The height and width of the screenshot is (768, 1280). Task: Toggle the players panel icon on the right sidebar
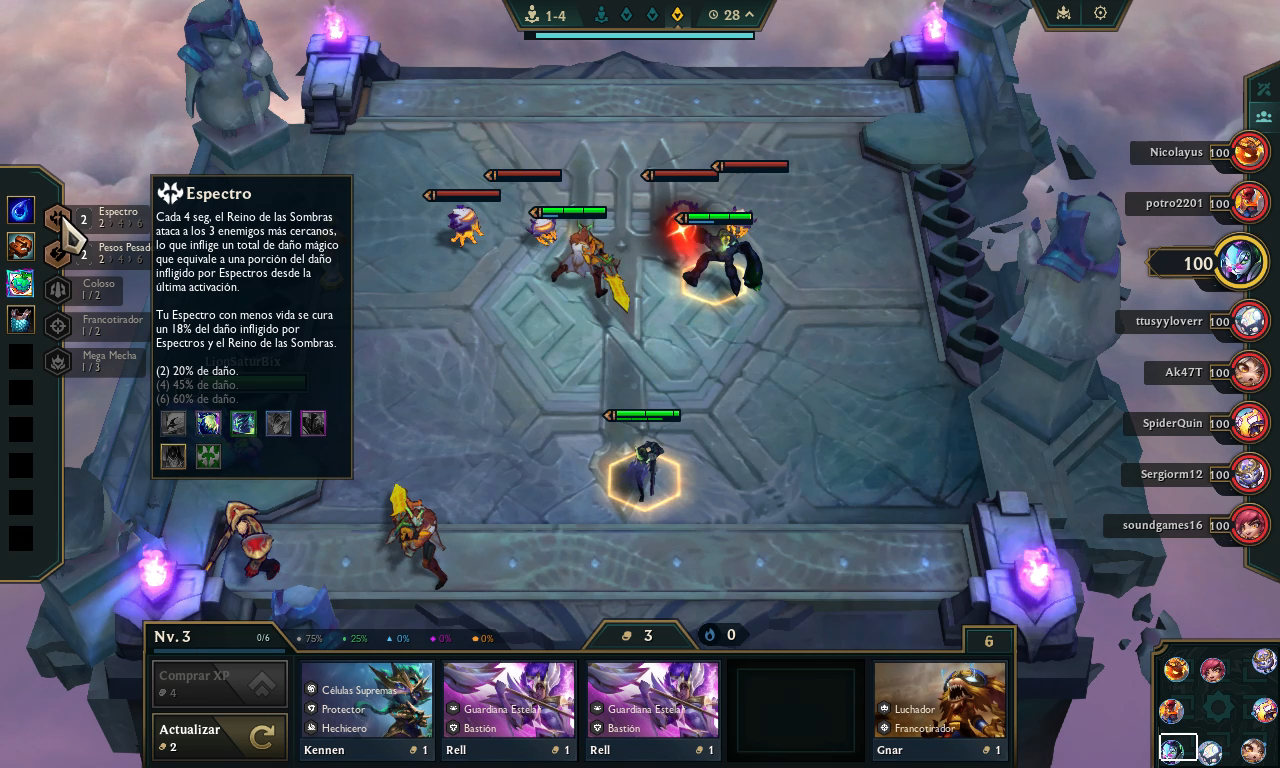click(x=1263, y=117)
